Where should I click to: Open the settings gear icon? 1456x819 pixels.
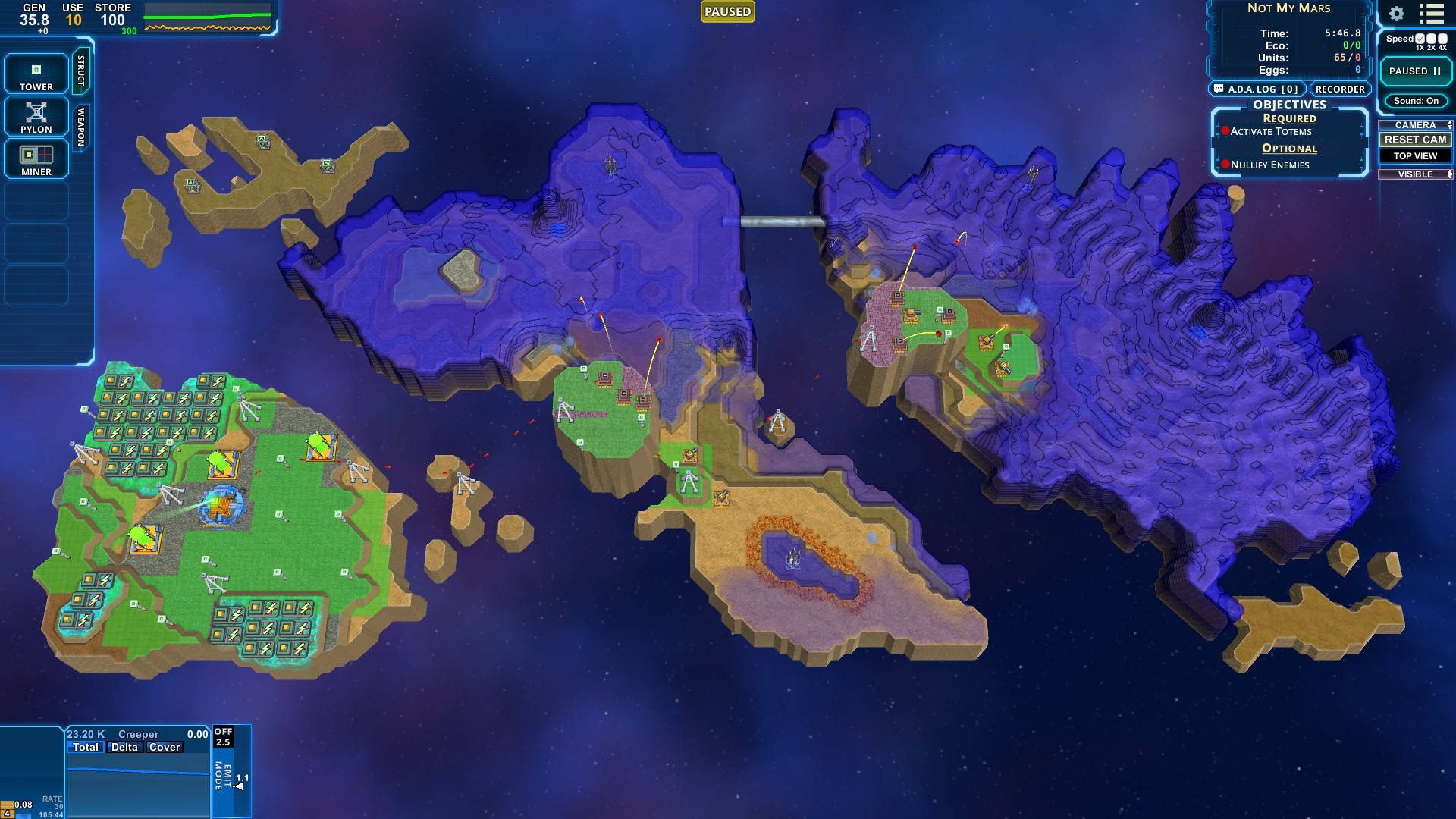pyautogui.click(x=1395, y=13)
